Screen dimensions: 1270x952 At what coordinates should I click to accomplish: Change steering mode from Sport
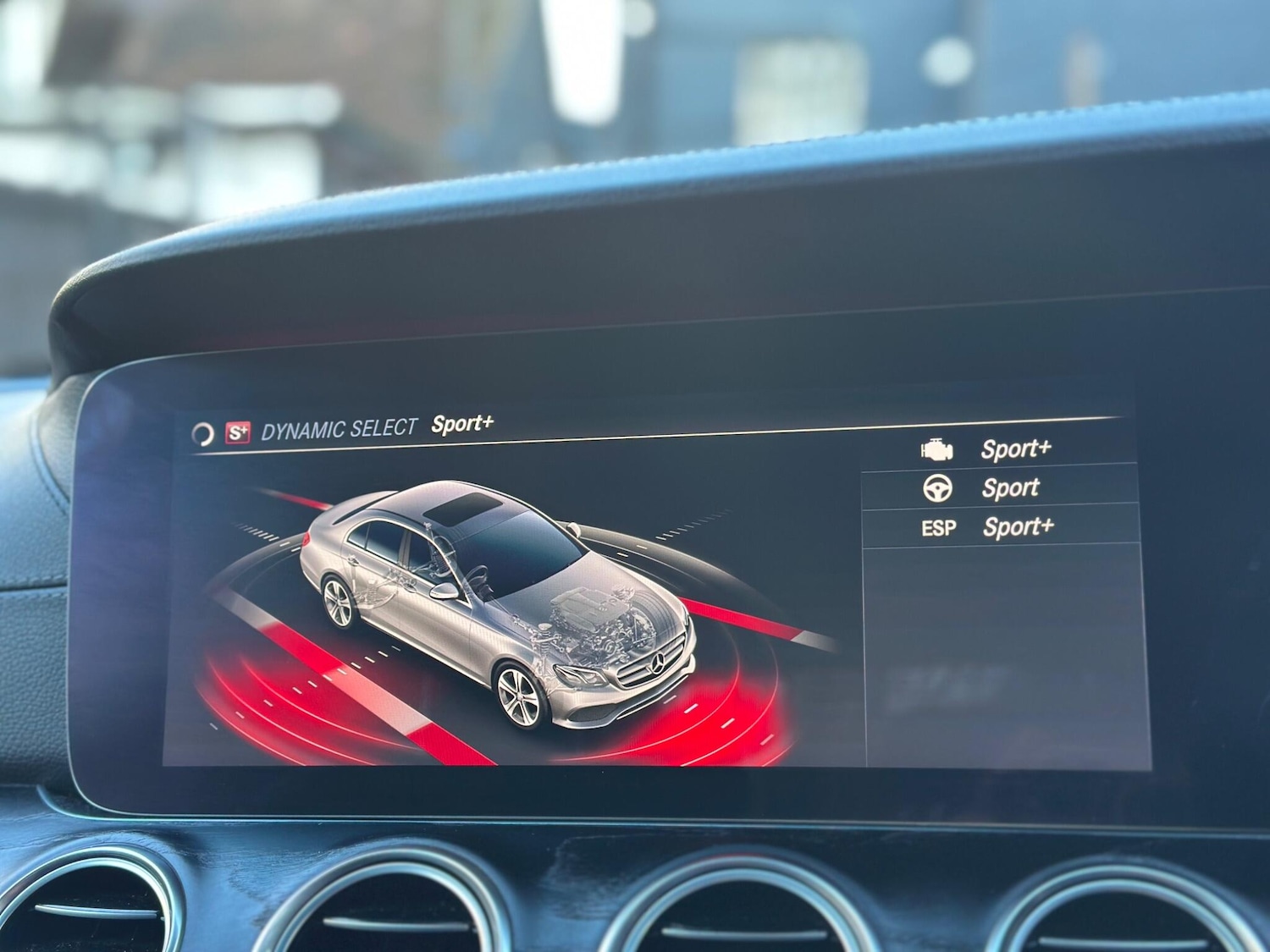click(x=1010, y=487)
